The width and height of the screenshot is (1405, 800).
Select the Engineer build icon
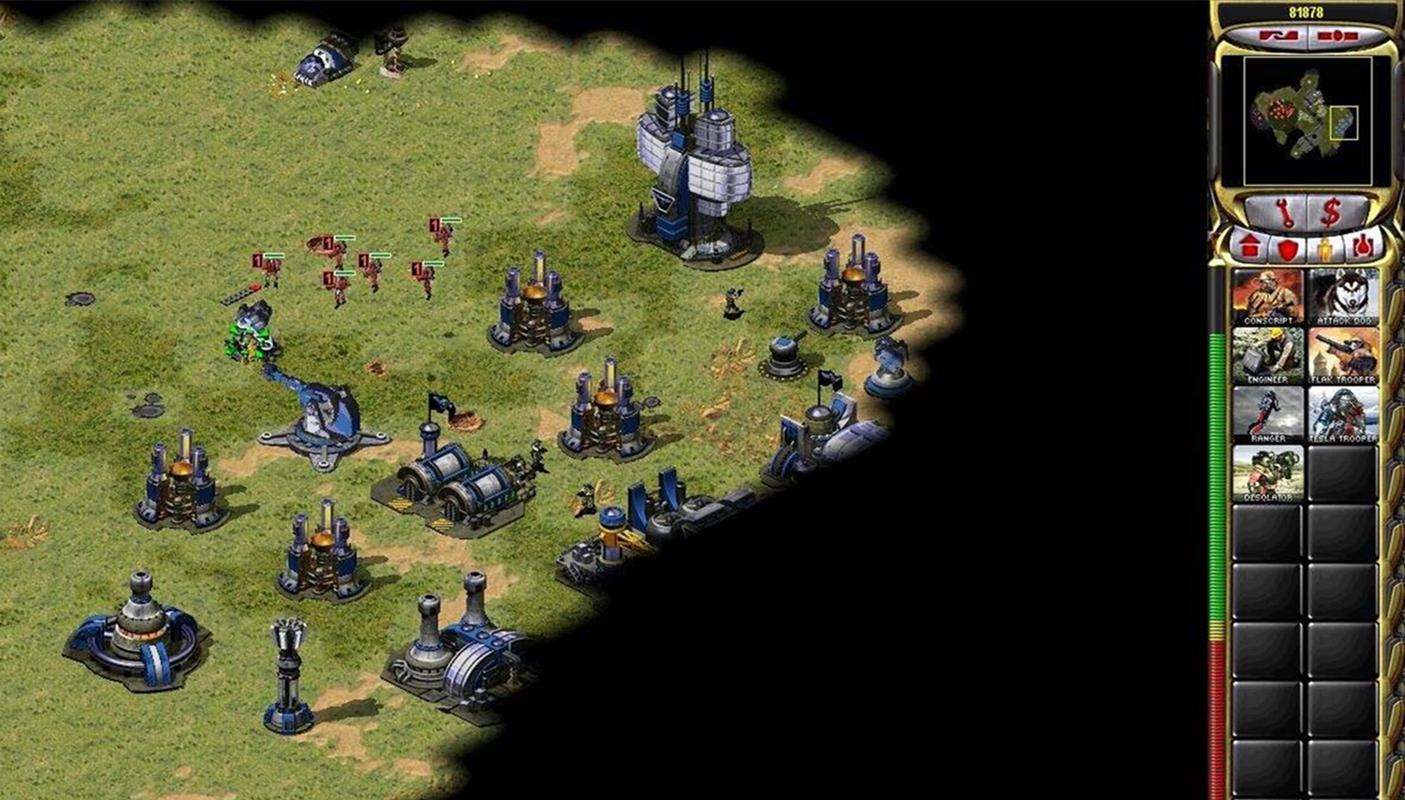click(1267, 355)
